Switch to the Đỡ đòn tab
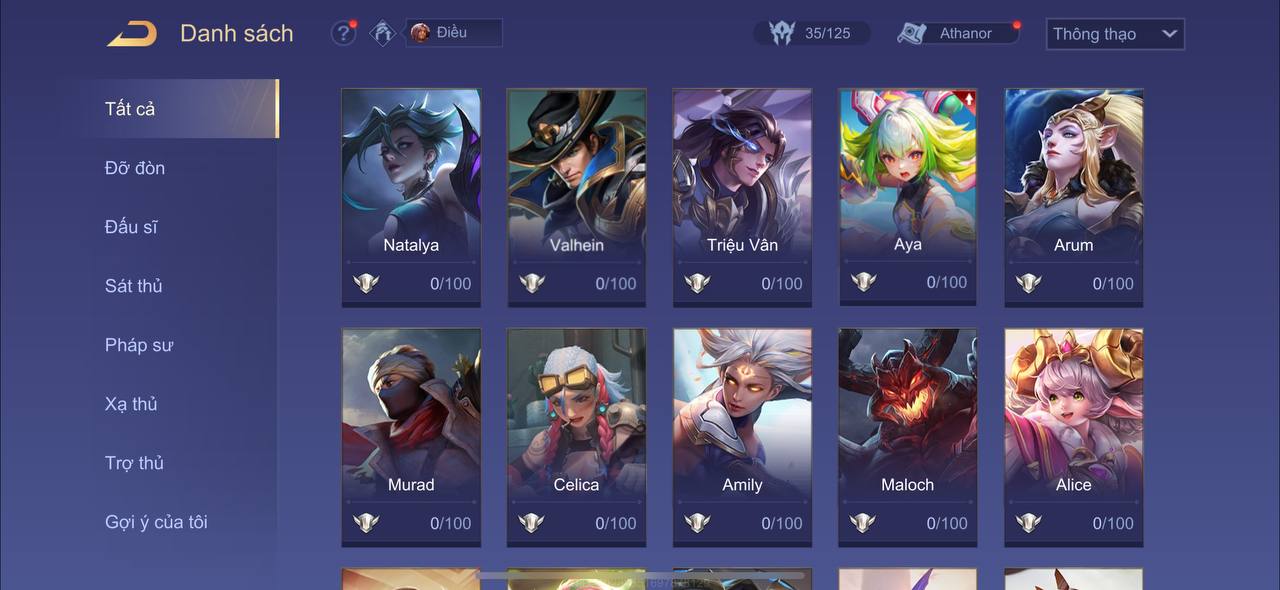Image resolution: width=1280 pixels, height=590 pixels. (x=135, y=168)
